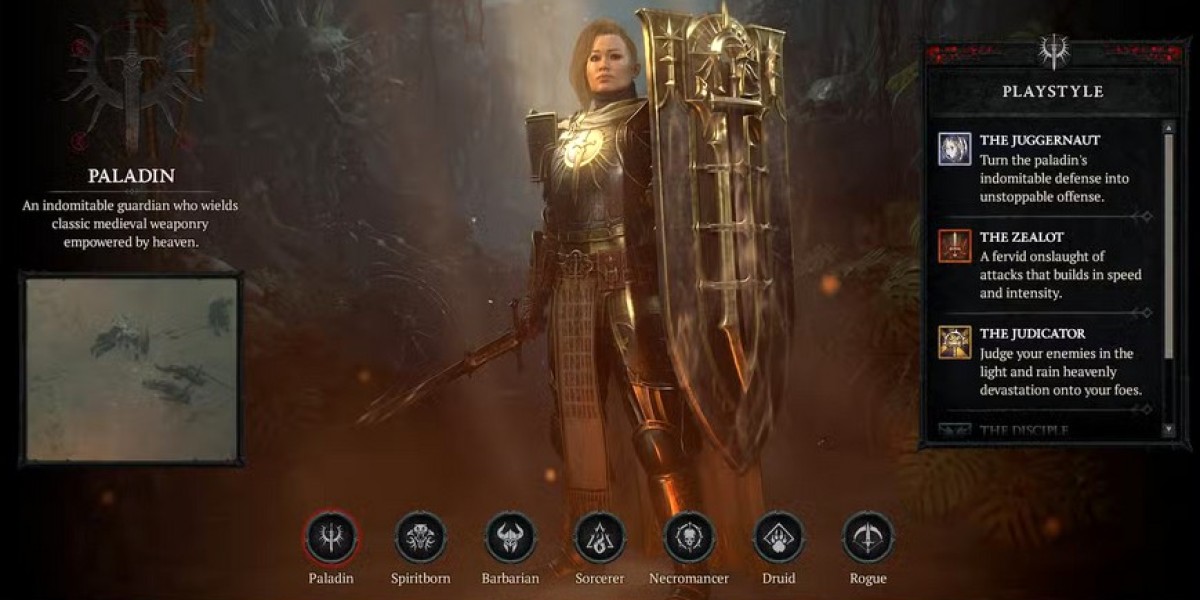Switch to the Sorcerer class
1200x600 pixels.
point(600,538)
